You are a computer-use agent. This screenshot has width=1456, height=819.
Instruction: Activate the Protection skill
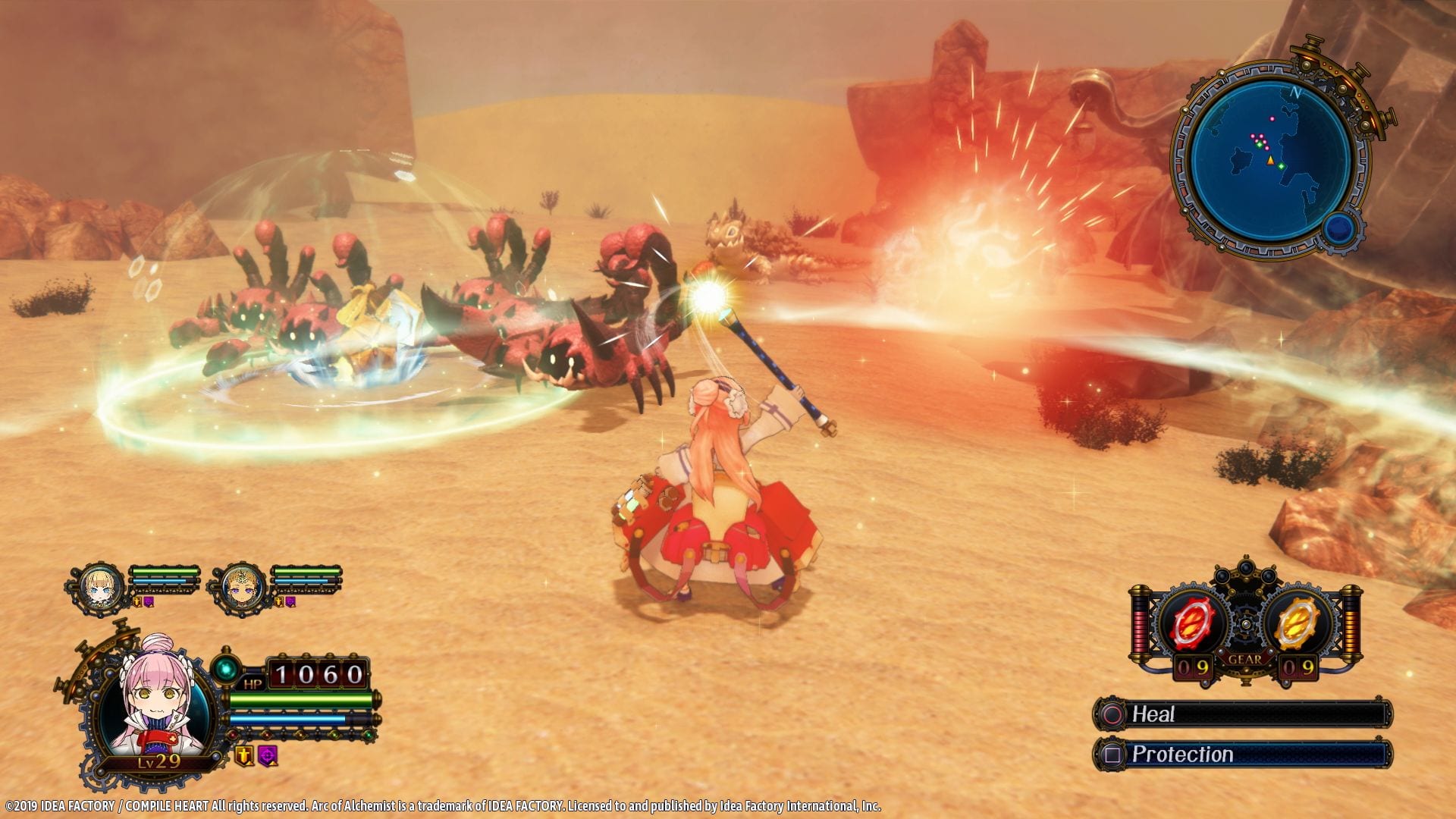click(x=1242, y=755)
